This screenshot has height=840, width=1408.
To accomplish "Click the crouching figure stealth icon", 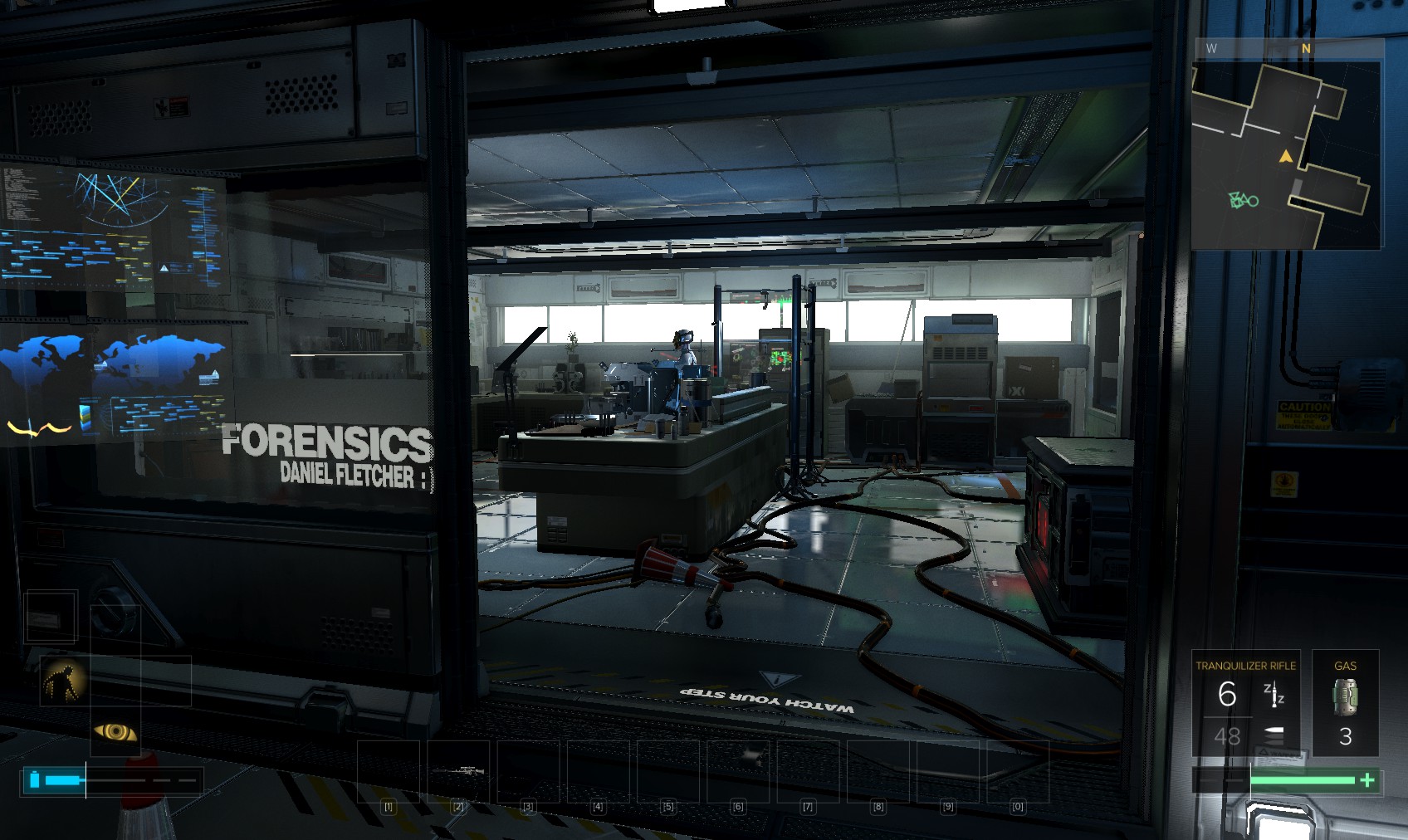I will tap(64, 680).
